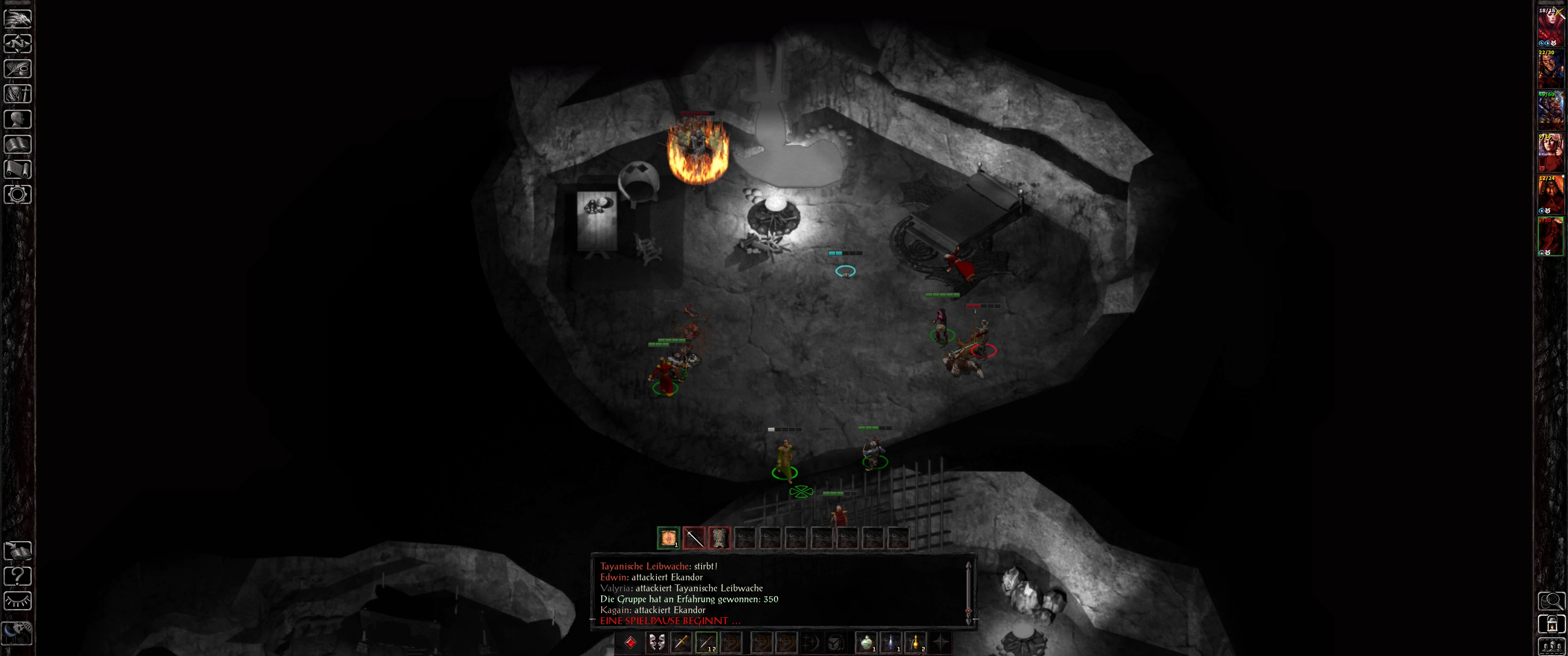Pick up the red hand scroll from loot
The height and width of the screenshot is (656, 1568).
[x=668, y=538]
